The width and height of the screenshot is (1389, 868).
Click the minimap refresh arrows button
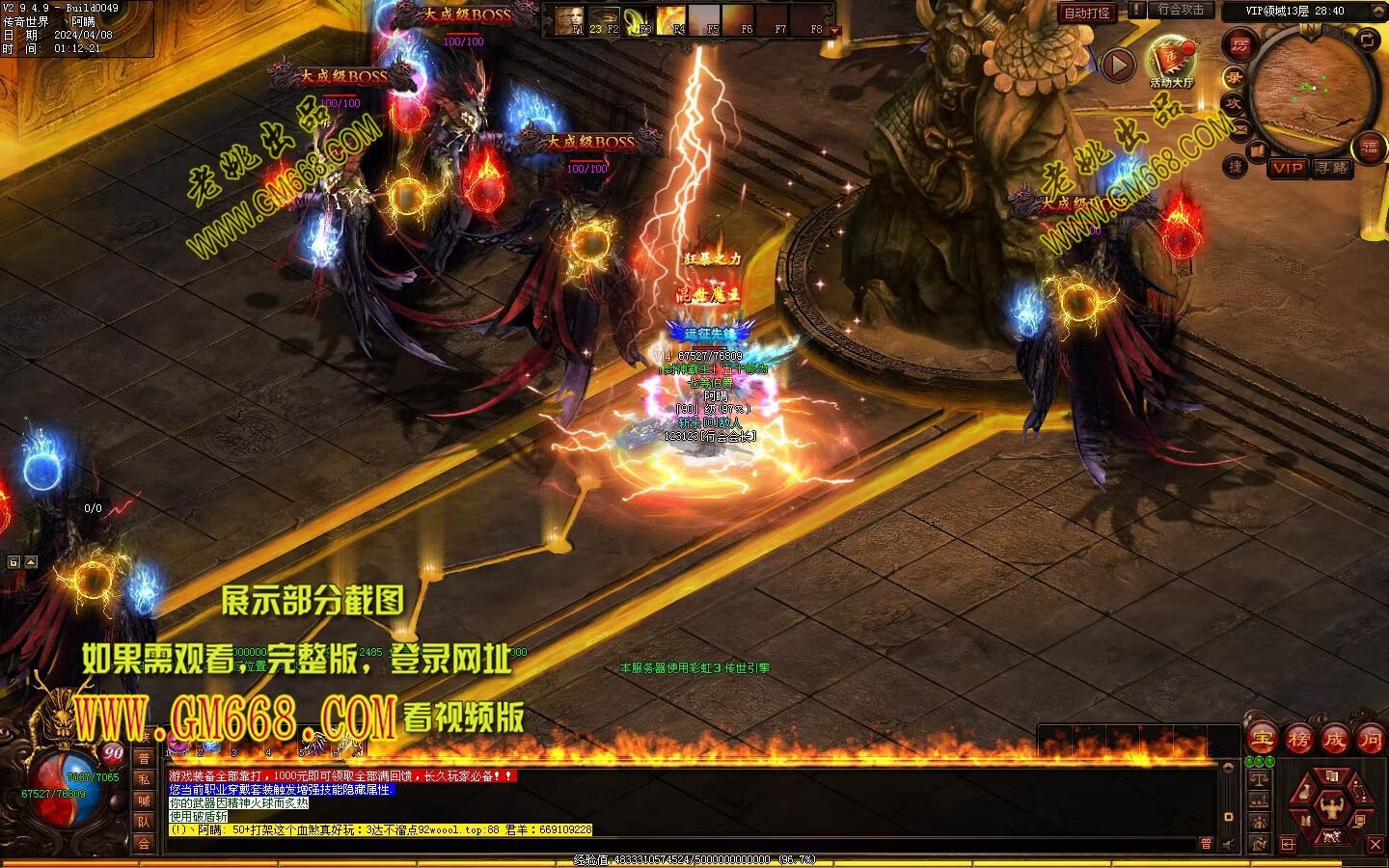pos(1367,40)
